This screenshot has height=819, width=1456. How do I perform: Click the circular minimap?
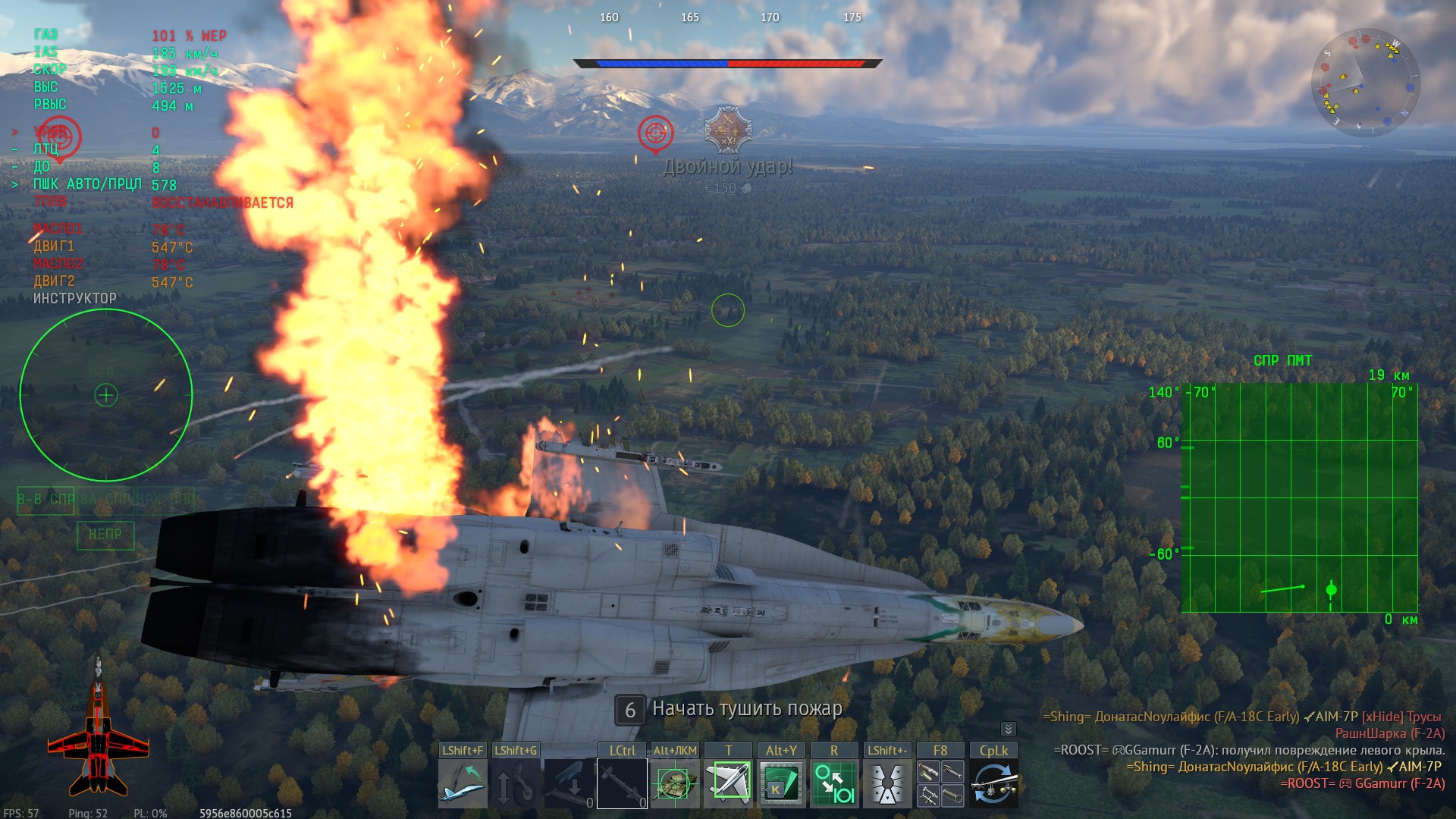pyautogui.click(x=1365, y=83)
